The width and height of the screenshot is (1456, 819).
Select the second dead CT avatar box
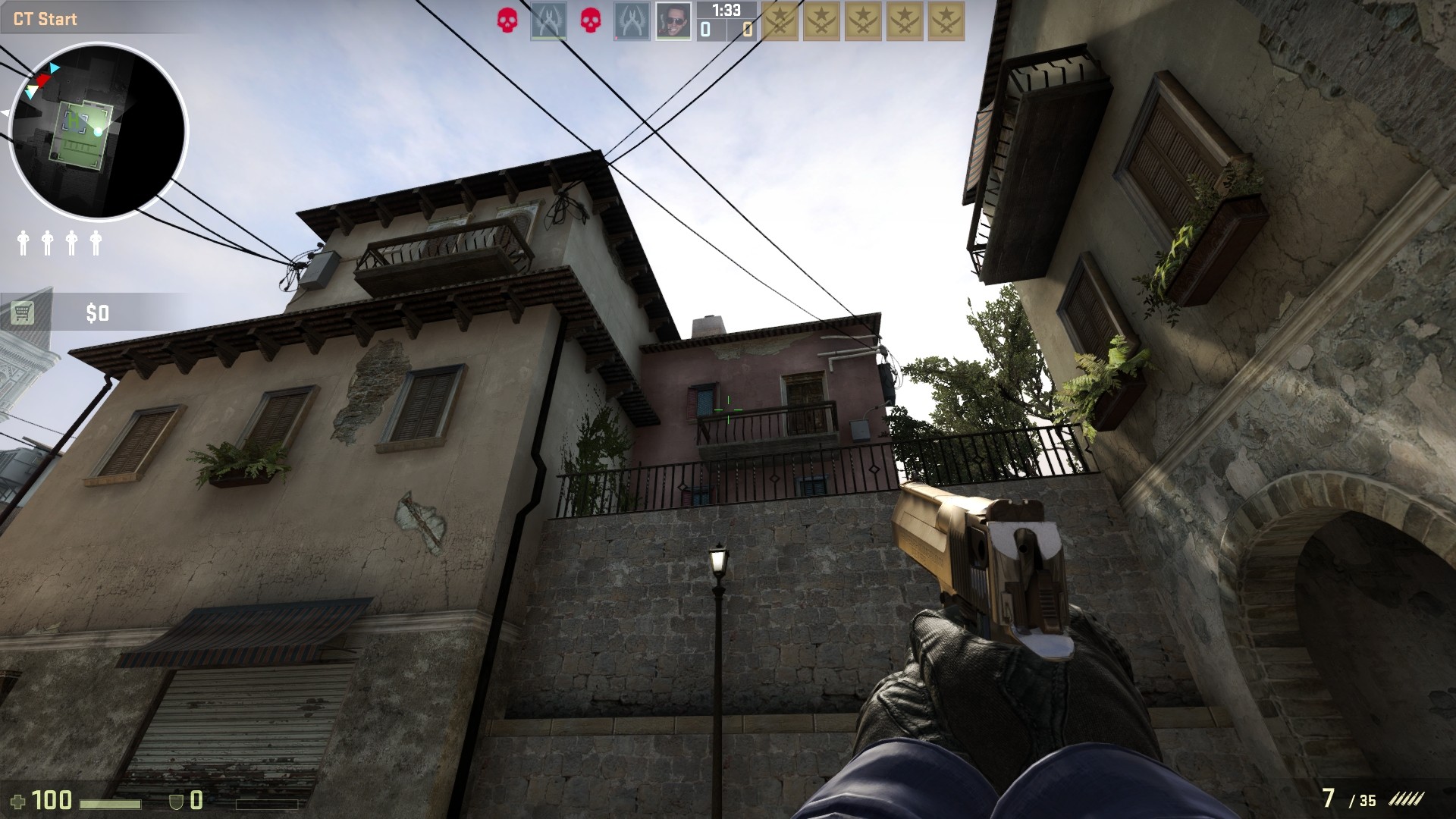click(x=632, y=20)
